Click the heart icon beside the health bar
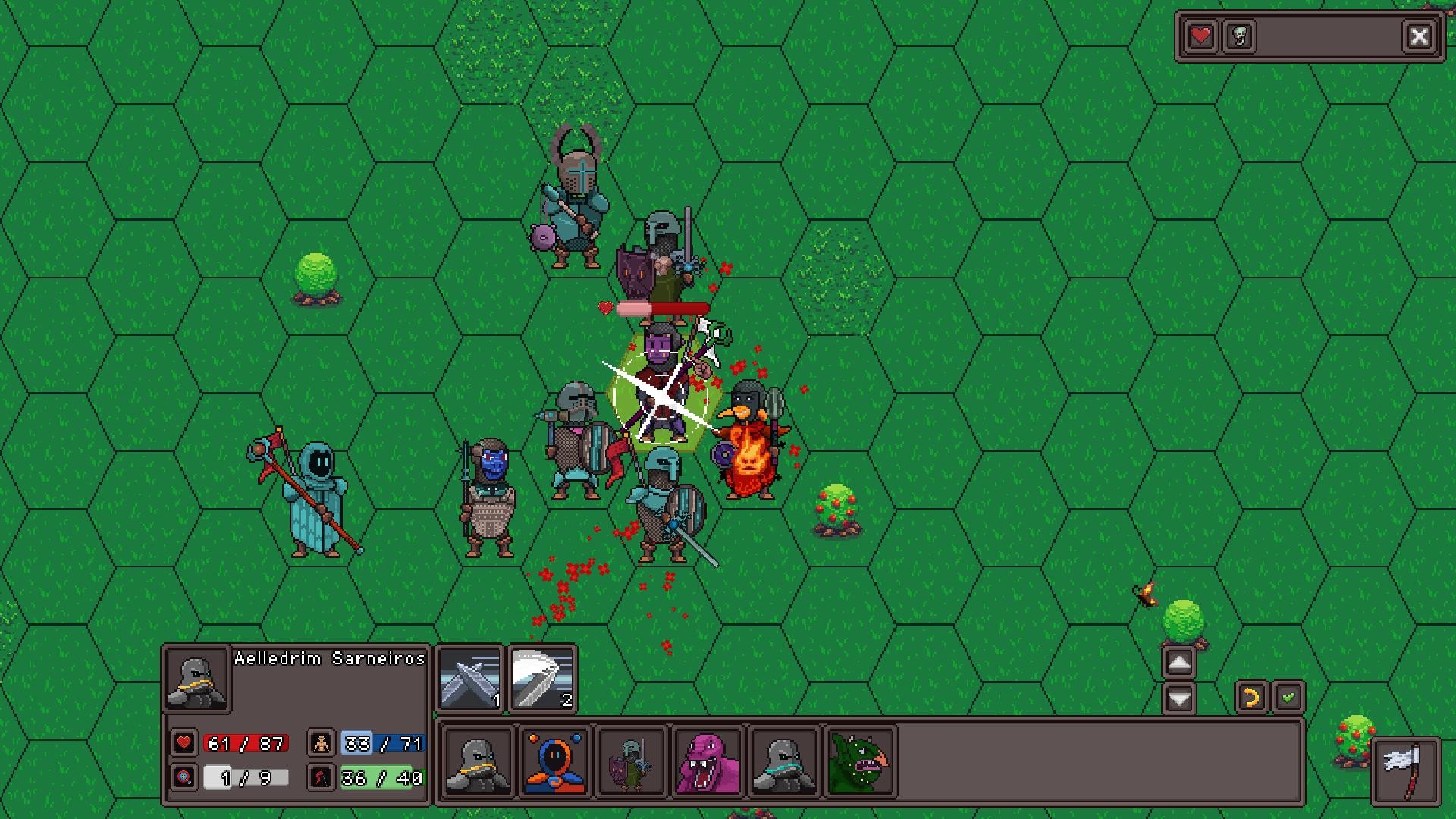Screen dimensions: 1456x819 click(x=182, y=744)
